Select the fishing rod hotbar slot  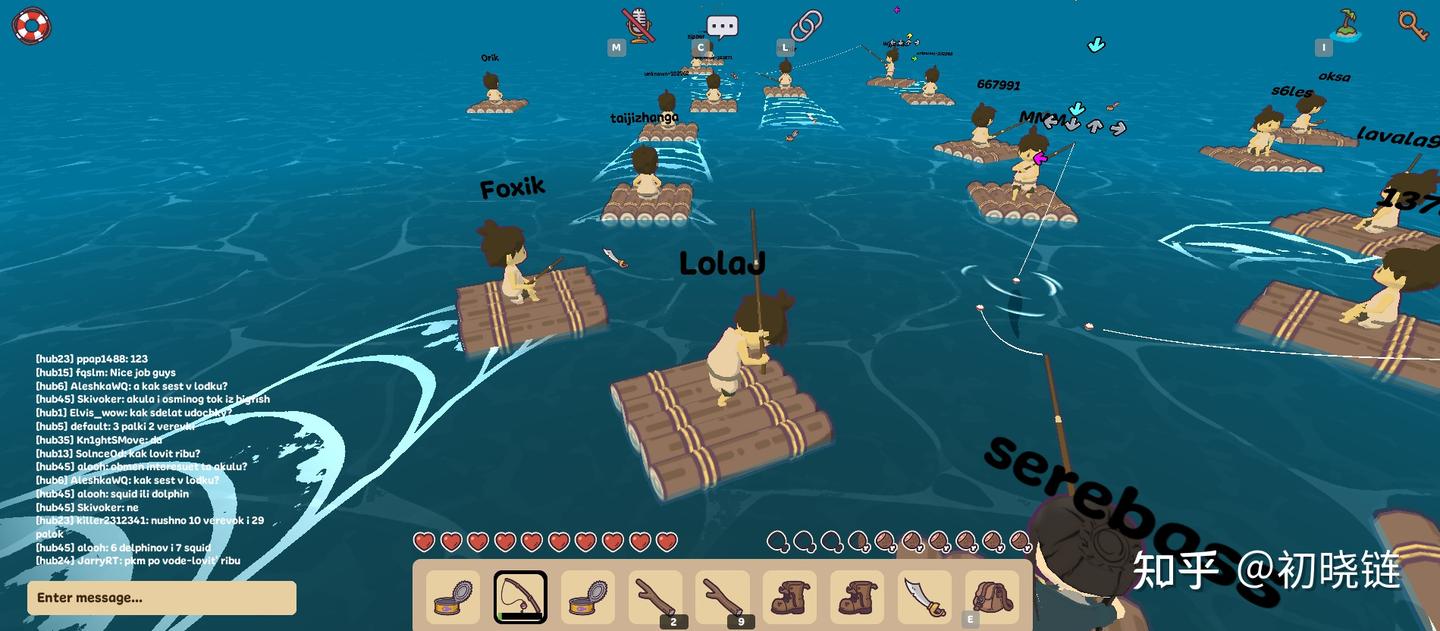click(x=520, y=597)
